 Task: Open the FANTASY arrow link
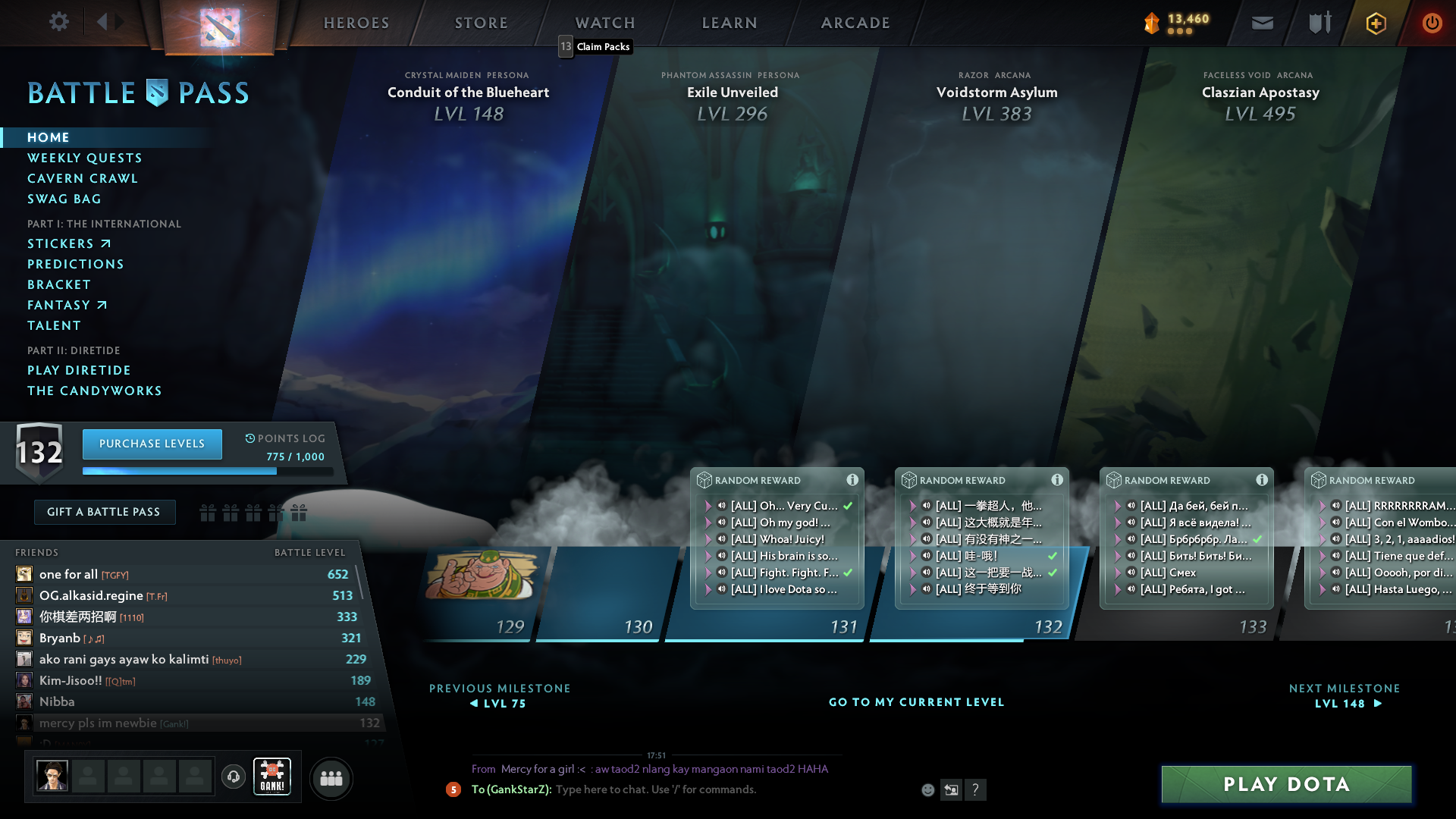(x=102, y=304)
